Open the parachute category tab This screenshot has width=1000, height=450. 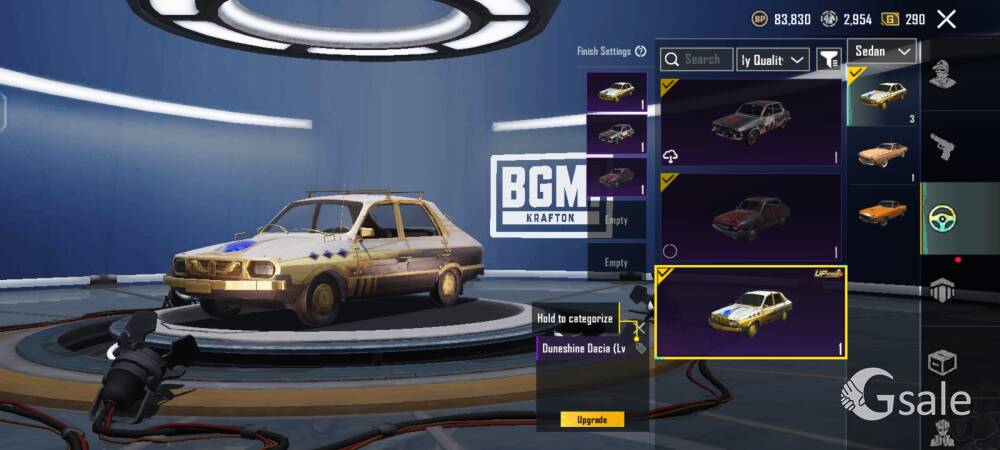click(x=941, y=290)
